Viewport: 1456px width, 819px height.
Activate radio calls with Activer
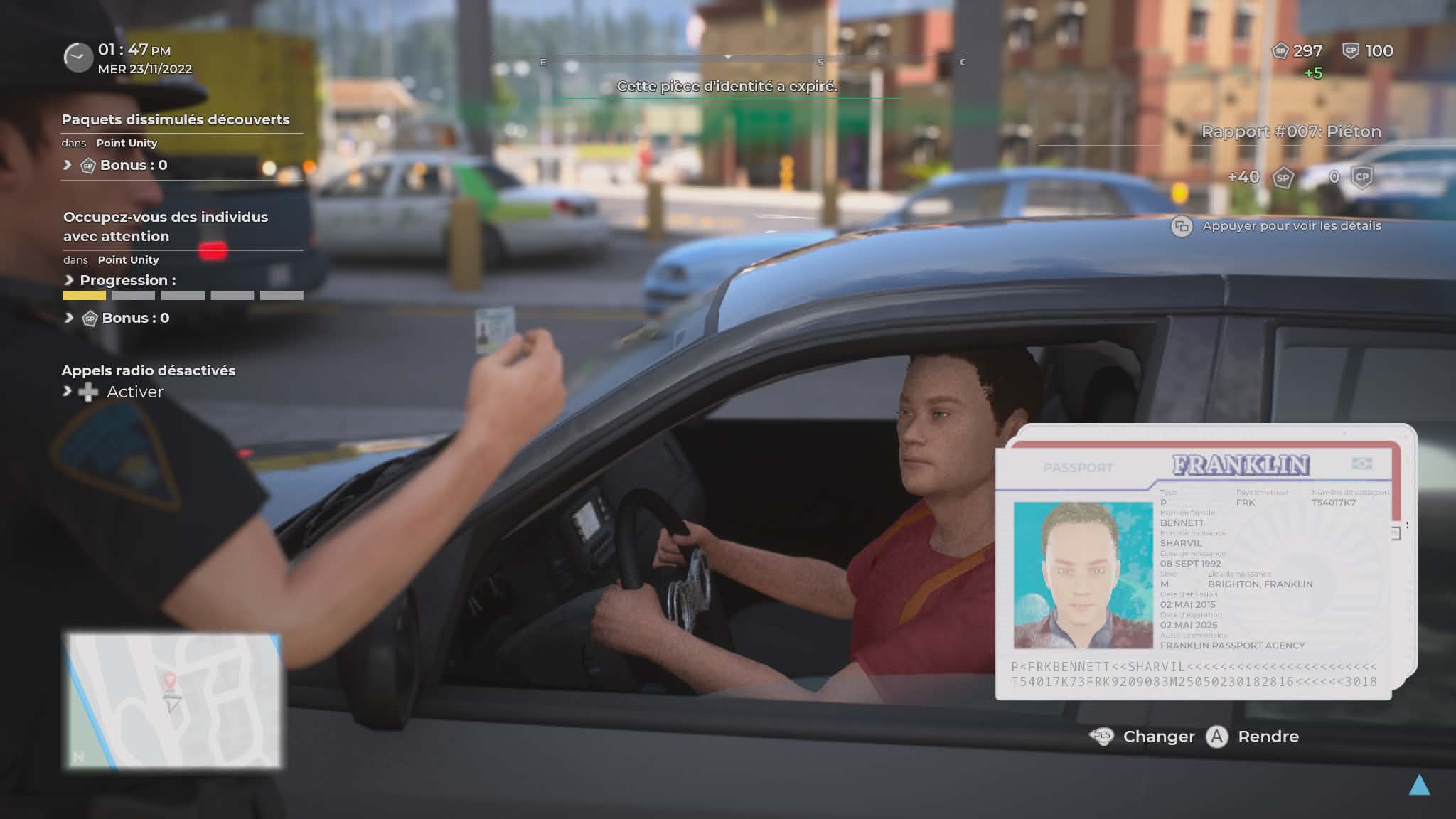(134, 392)
